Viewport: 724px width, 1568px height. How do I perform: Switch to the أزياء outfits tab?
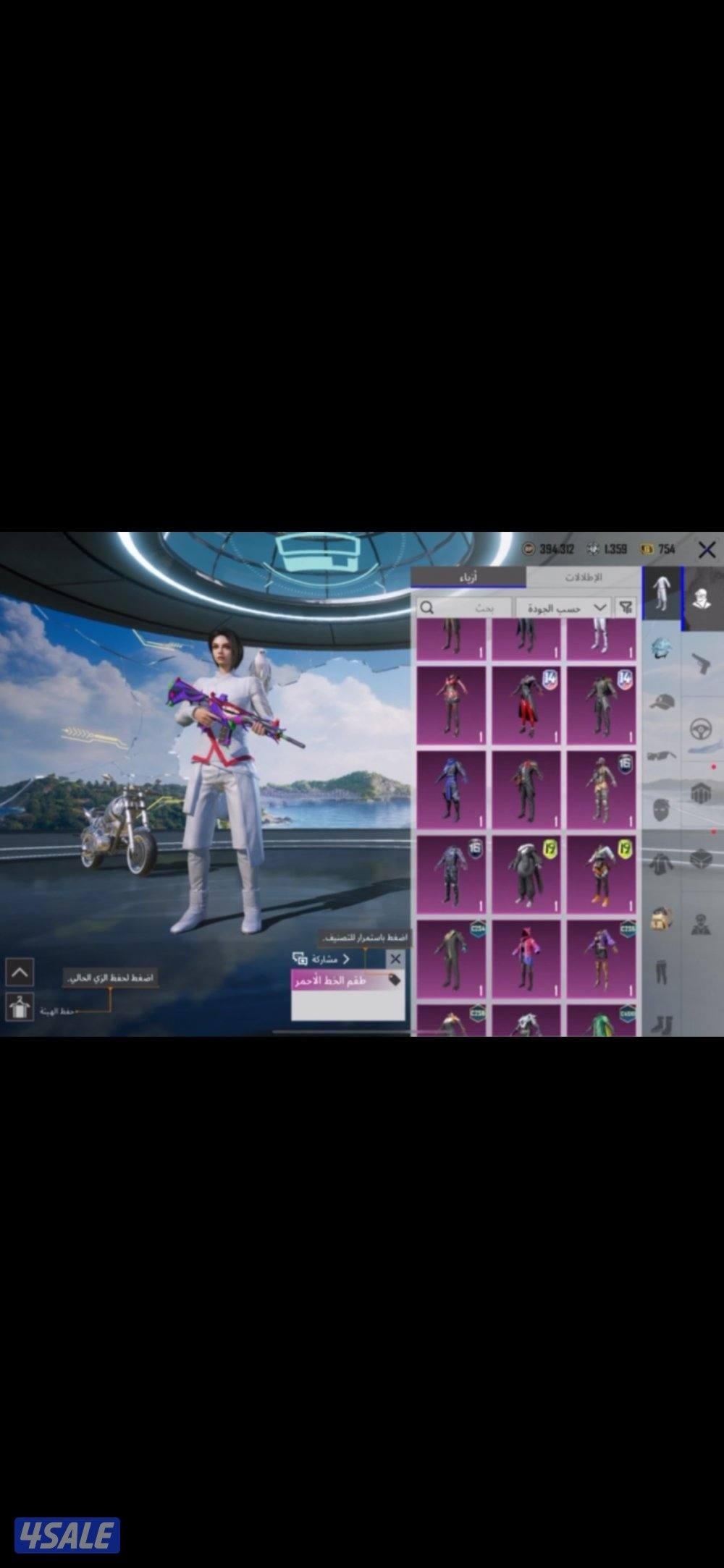click(468, 577)
